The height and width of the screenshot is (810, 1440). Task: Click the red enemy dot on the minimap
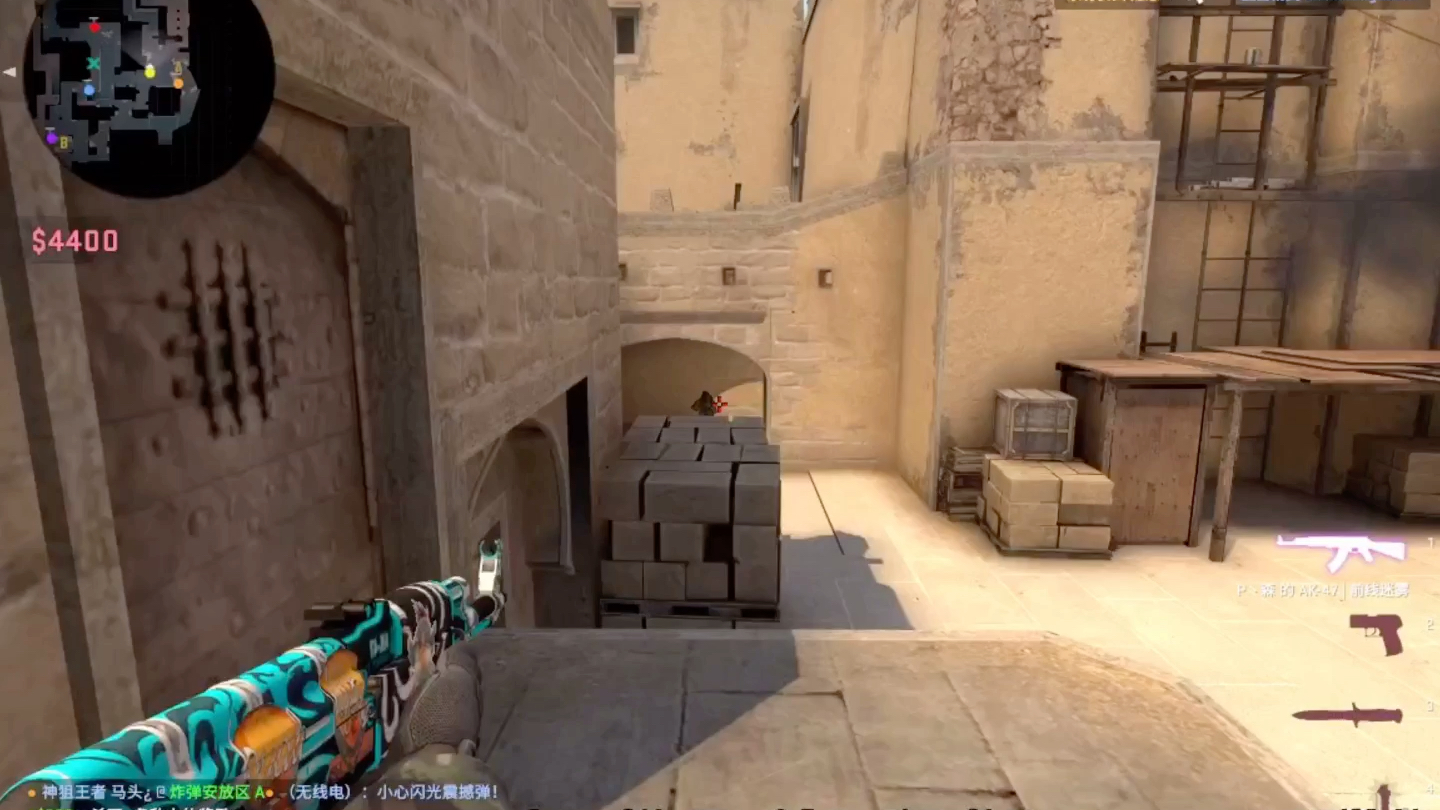click(x=95, y=27)
